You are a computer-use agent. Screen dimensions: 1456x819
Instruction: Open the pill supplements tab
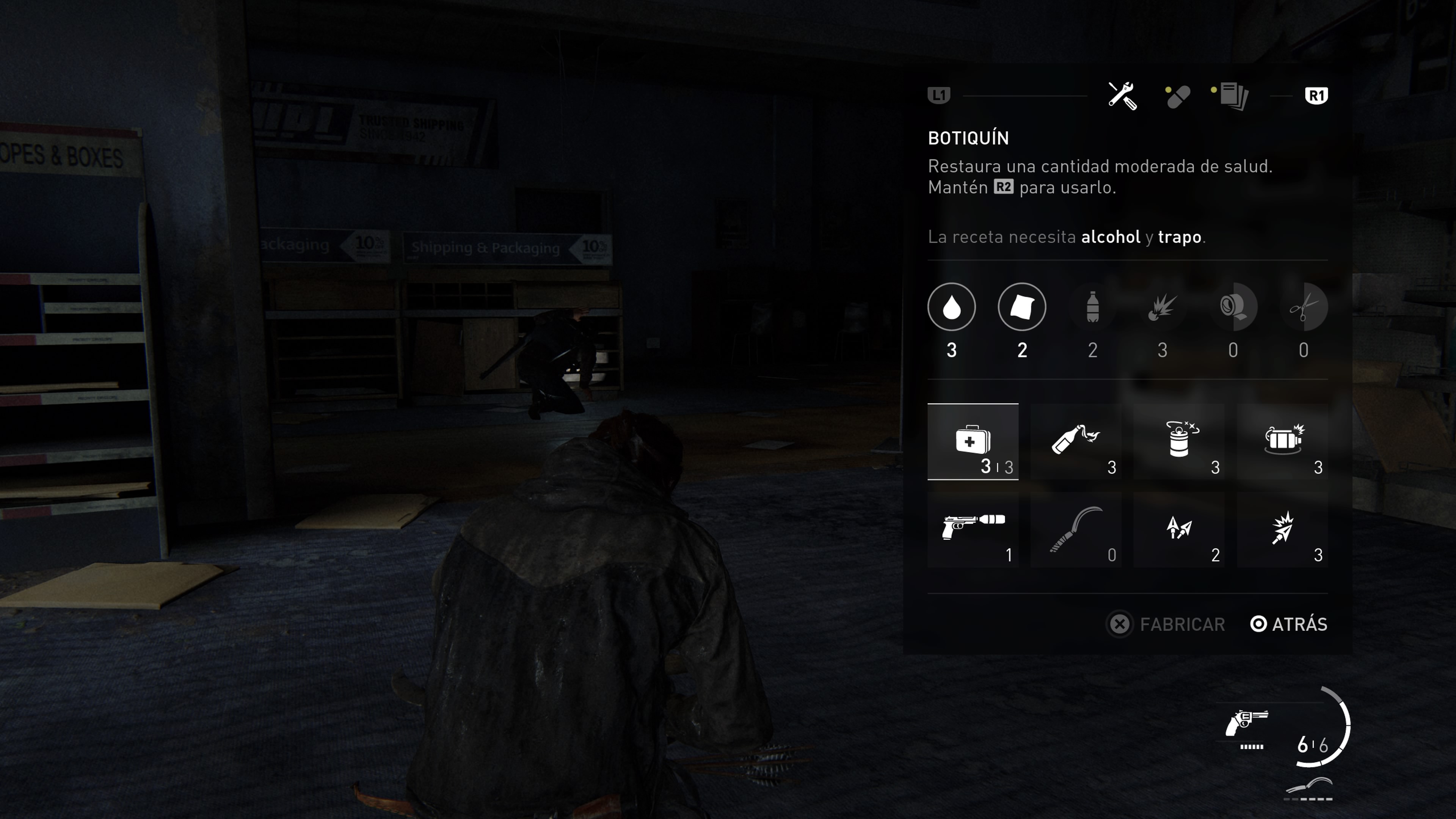[x=1178, y=97]
